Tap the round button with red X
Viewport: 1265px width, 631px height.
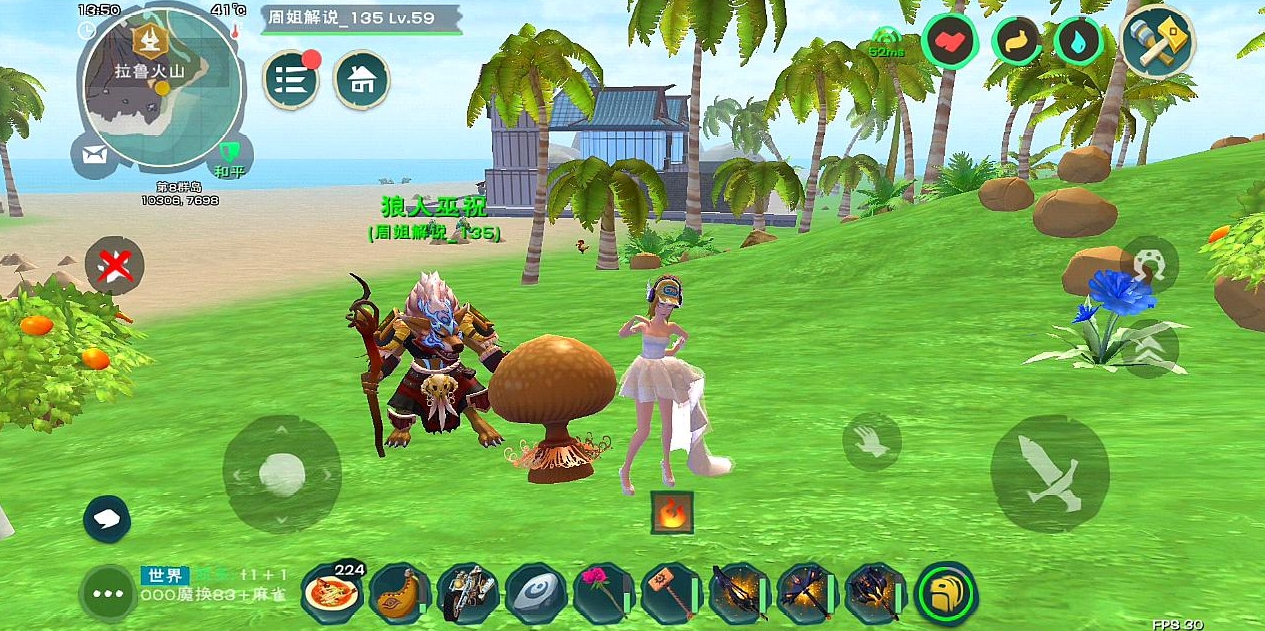(114, 266)
